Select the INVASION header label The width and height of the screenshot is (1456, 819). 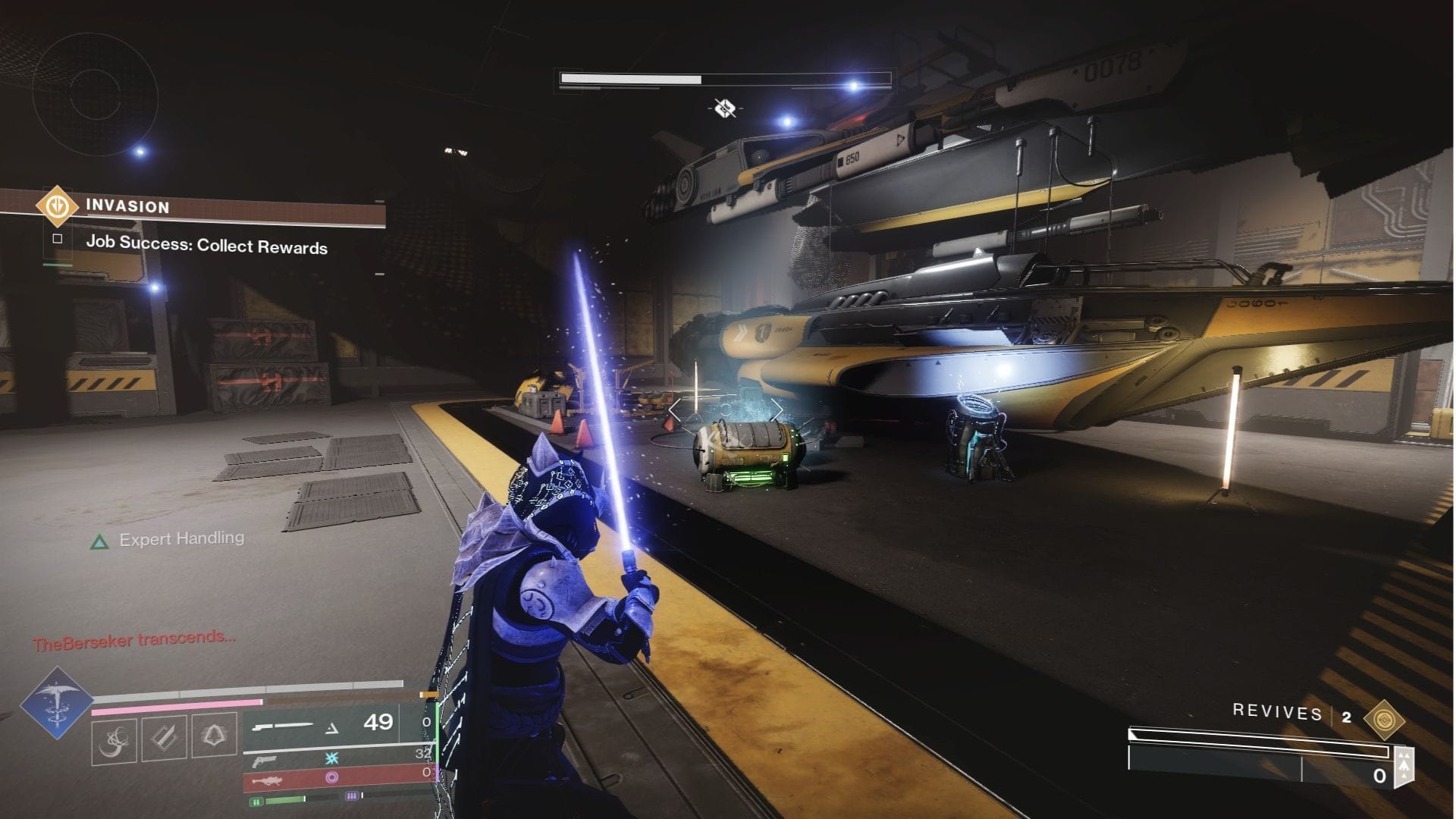click(x=127, y=206)
